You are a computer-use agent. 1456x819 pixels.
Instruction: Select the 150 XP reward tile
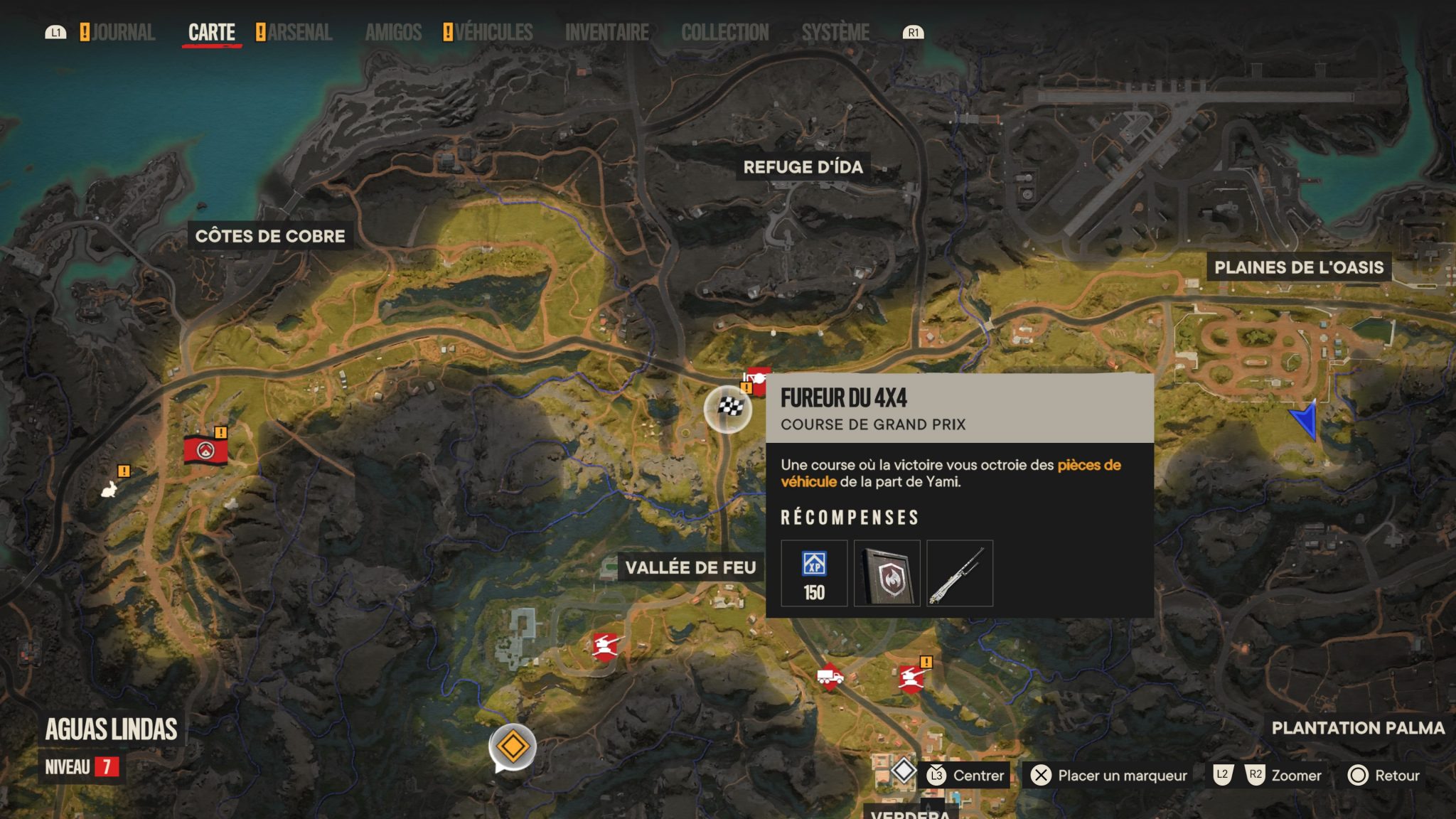tap(814, 573)
